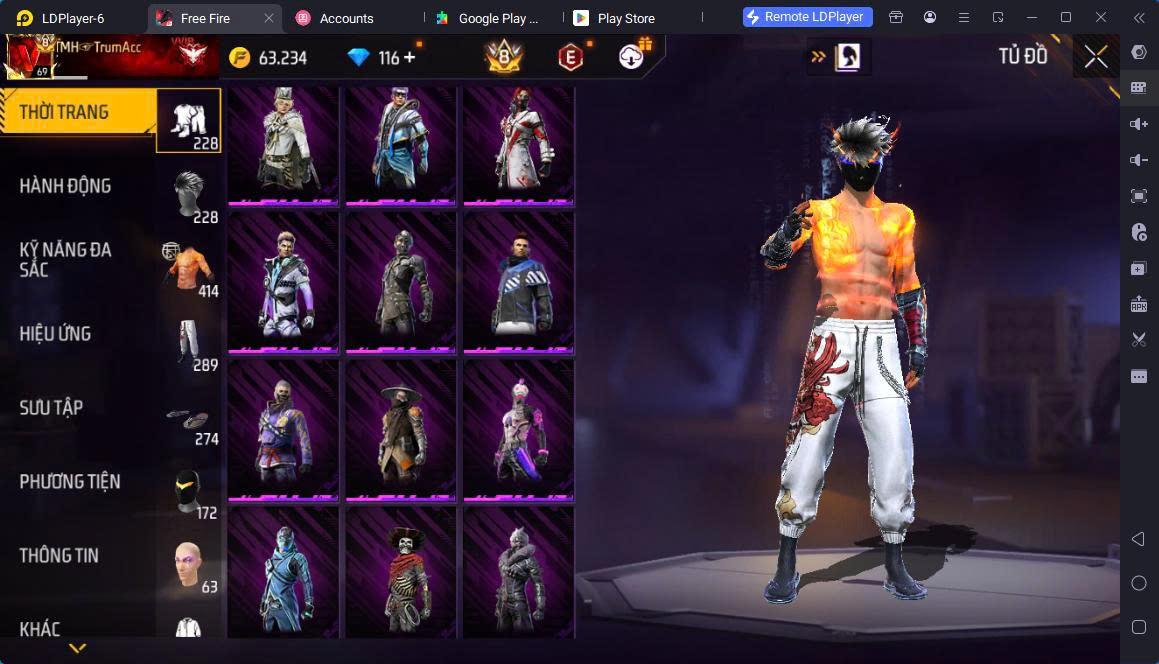
Task: Close the Tủ Đồ wardrobe screen
Action: point(1096,57)
